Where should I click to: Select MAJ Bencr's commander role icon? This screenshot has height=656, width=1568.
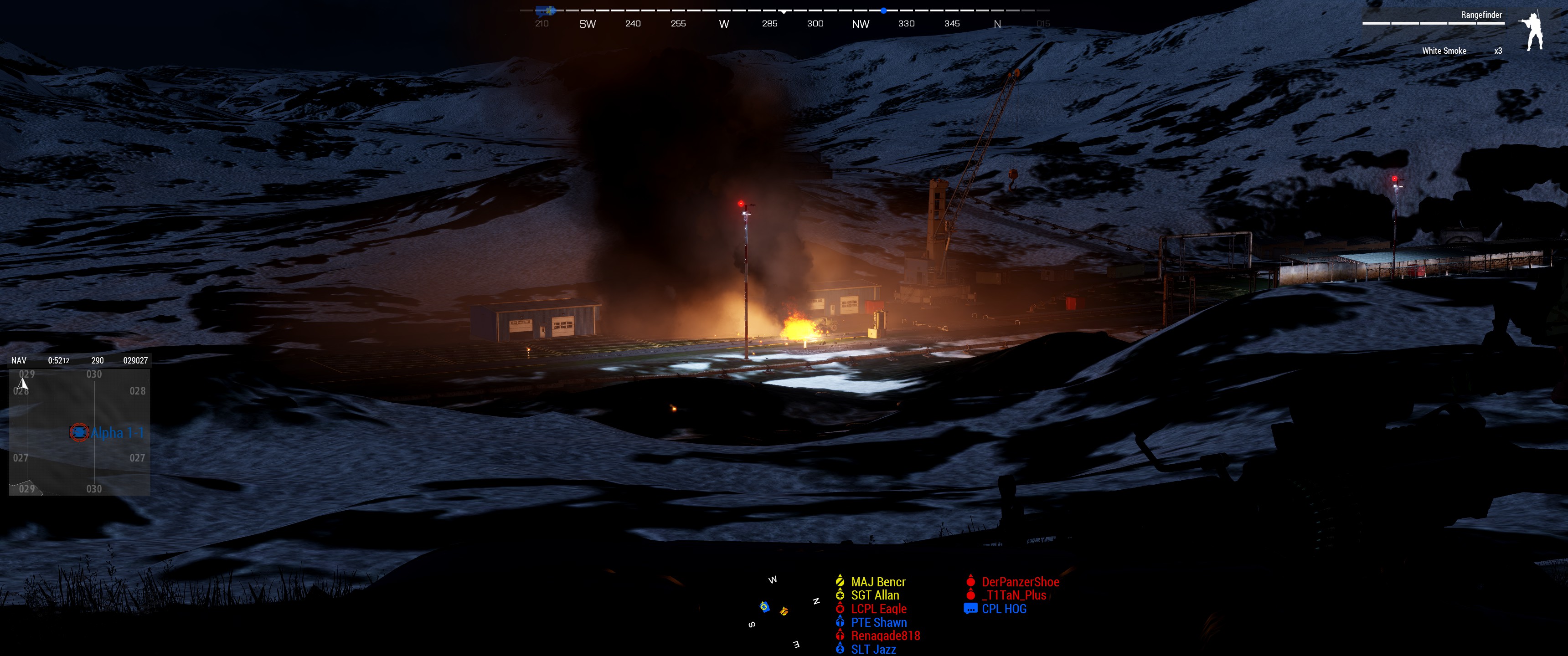point(840,581)
